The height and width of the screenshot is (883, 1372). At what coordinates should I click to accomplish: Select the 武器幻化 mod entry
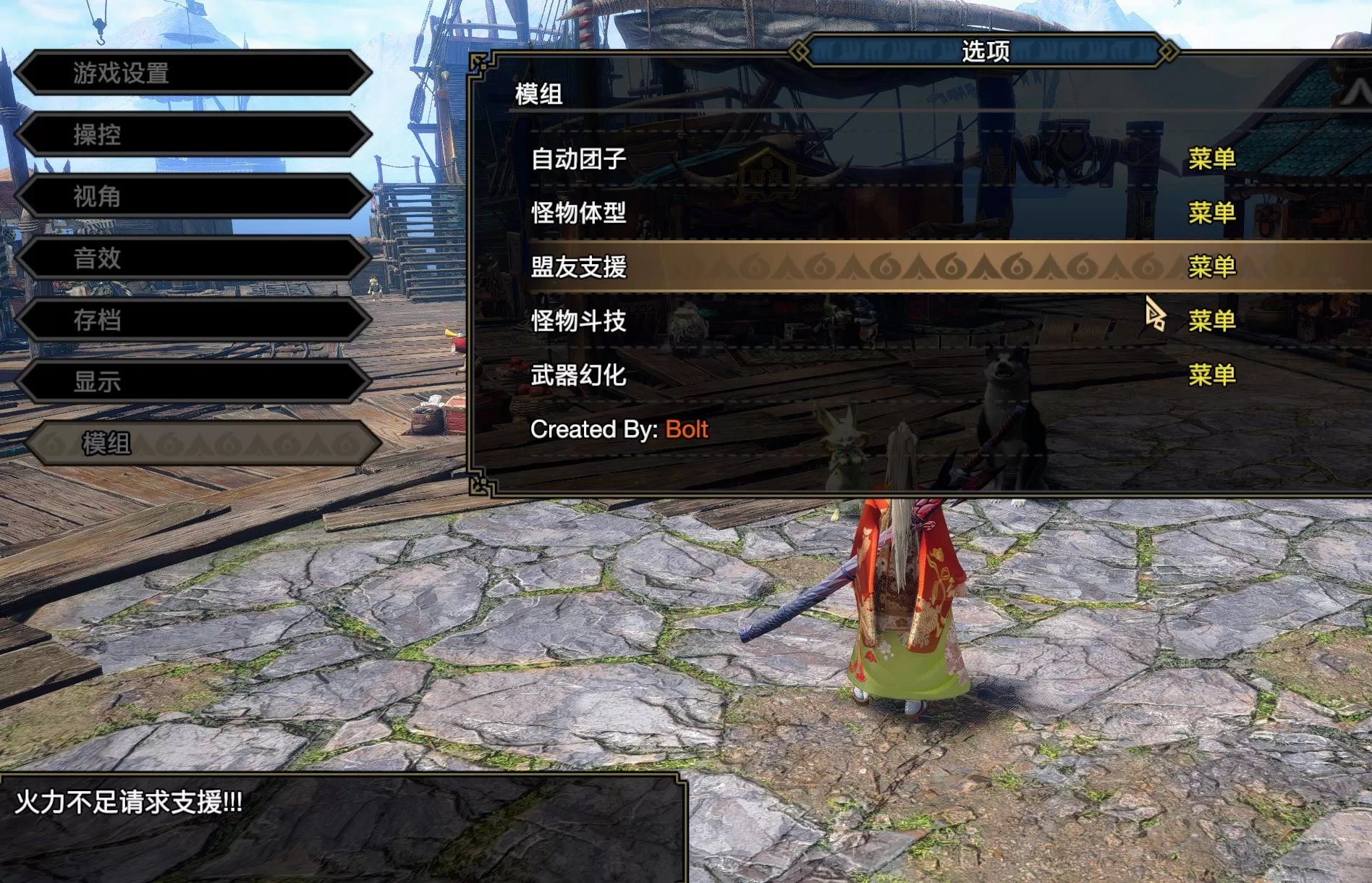579,376
